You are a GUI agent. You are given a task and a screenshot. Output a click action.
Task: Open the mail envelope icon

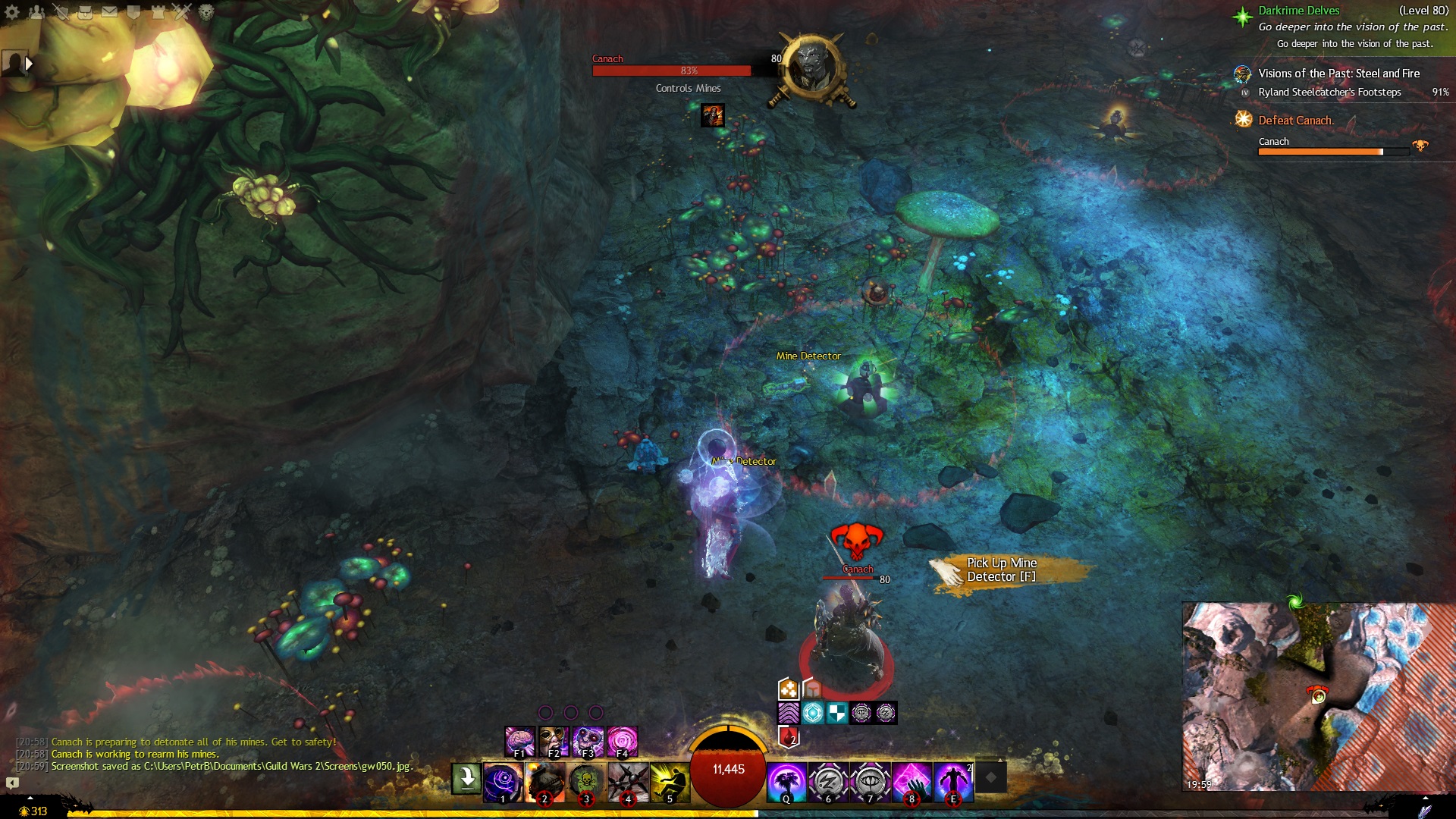109,12
